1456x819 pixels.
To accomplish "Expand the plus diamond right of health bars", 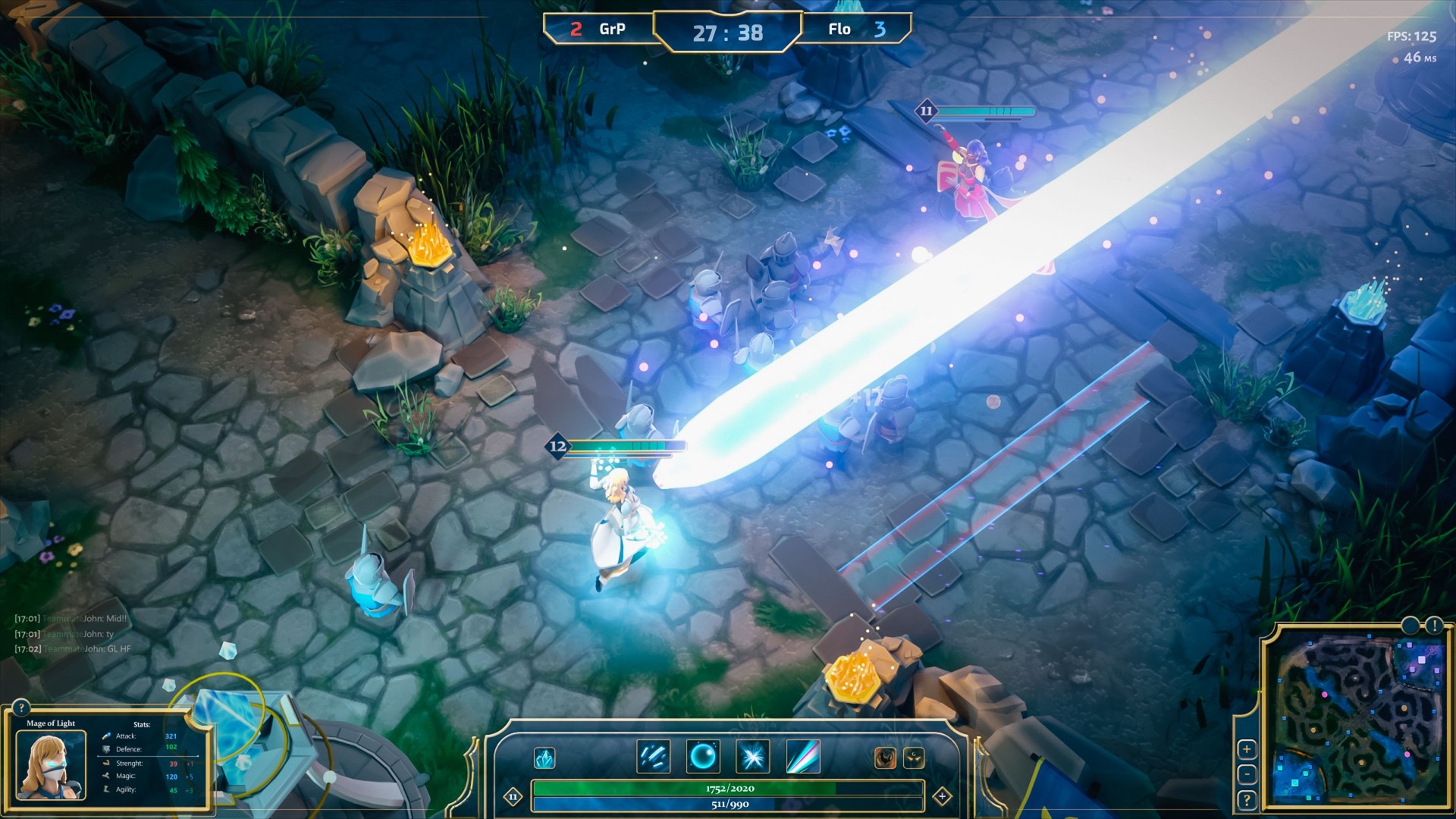I will (x=943, y=795).
